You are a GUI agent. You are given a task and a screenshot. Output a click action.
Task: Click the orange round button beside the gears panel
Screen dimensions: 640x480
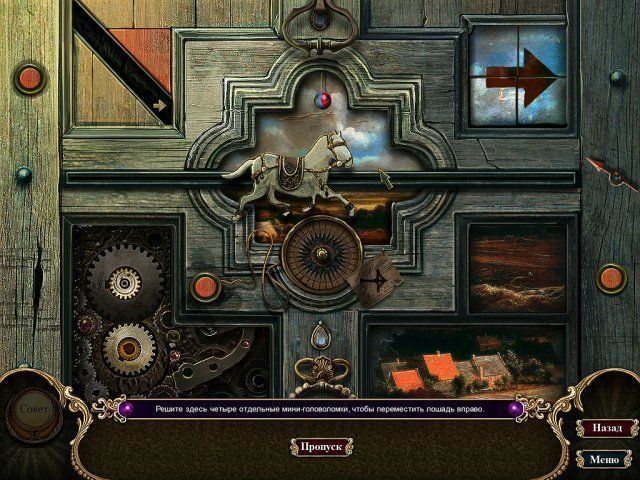coord(205,287)
